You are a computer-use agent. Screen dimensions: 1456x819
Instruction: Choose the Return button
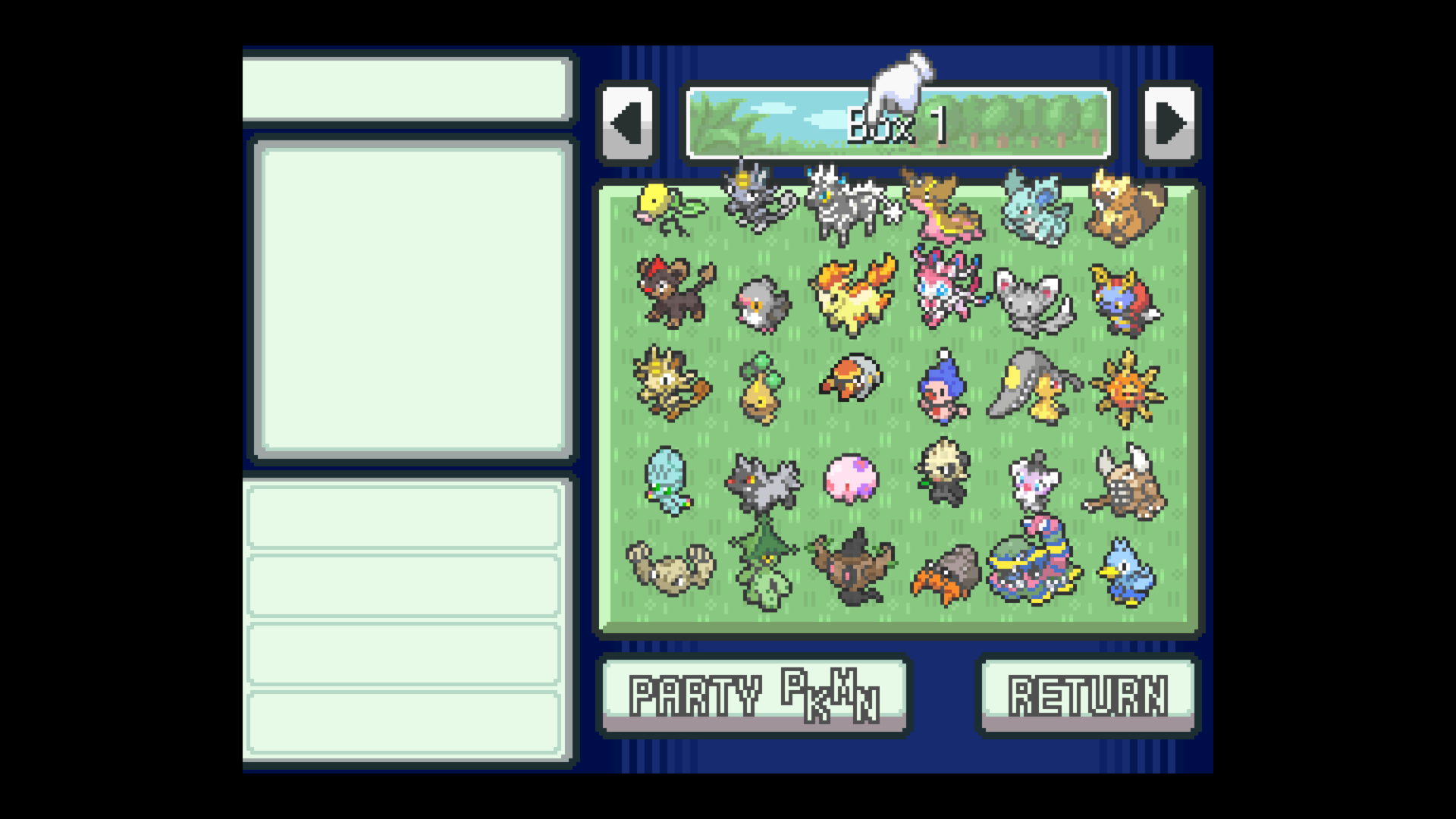pos(1087,695)
